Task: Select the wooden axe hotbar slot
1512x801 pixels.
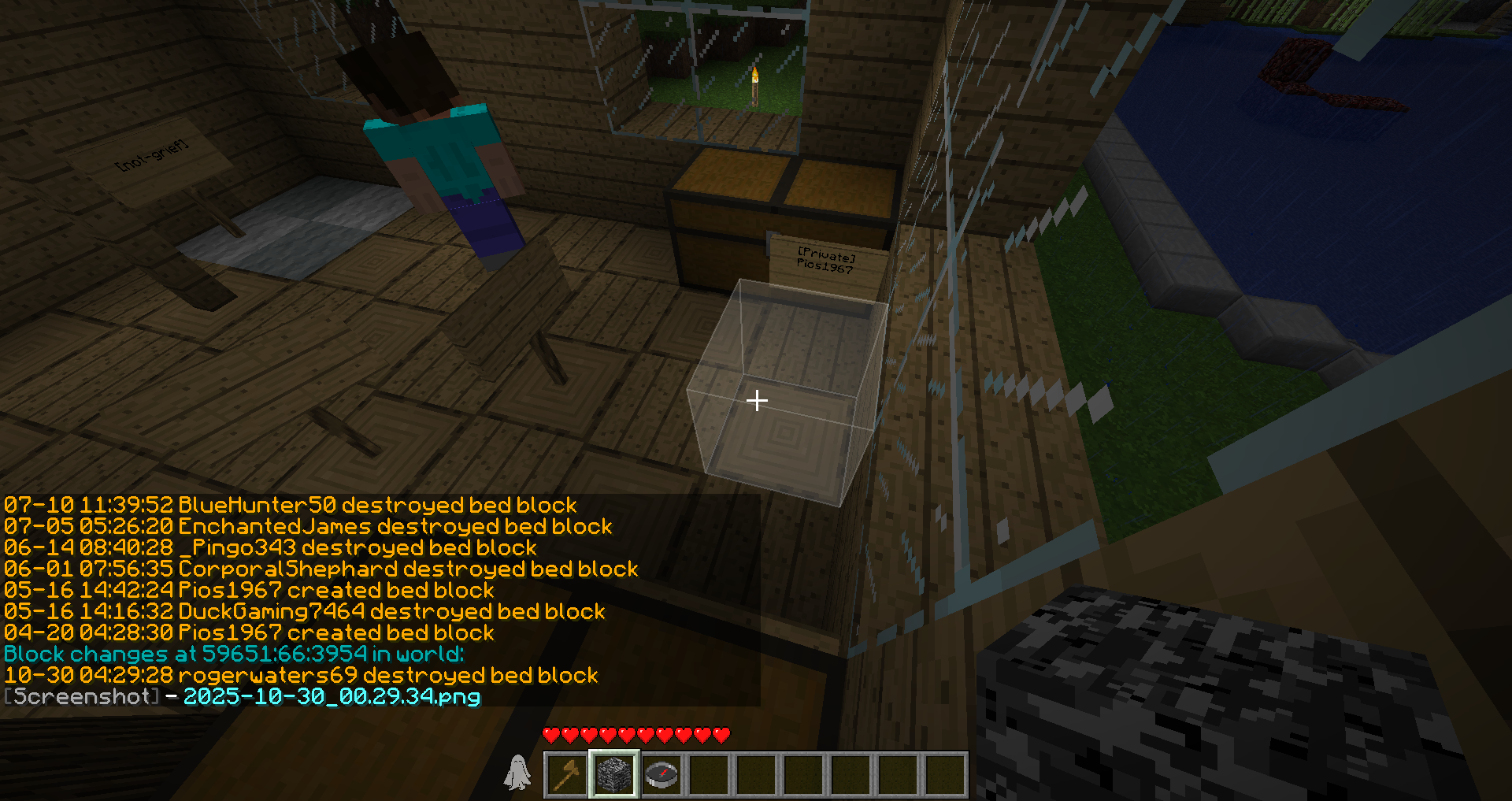Action: pyautogui.click(x=567, y=775)
